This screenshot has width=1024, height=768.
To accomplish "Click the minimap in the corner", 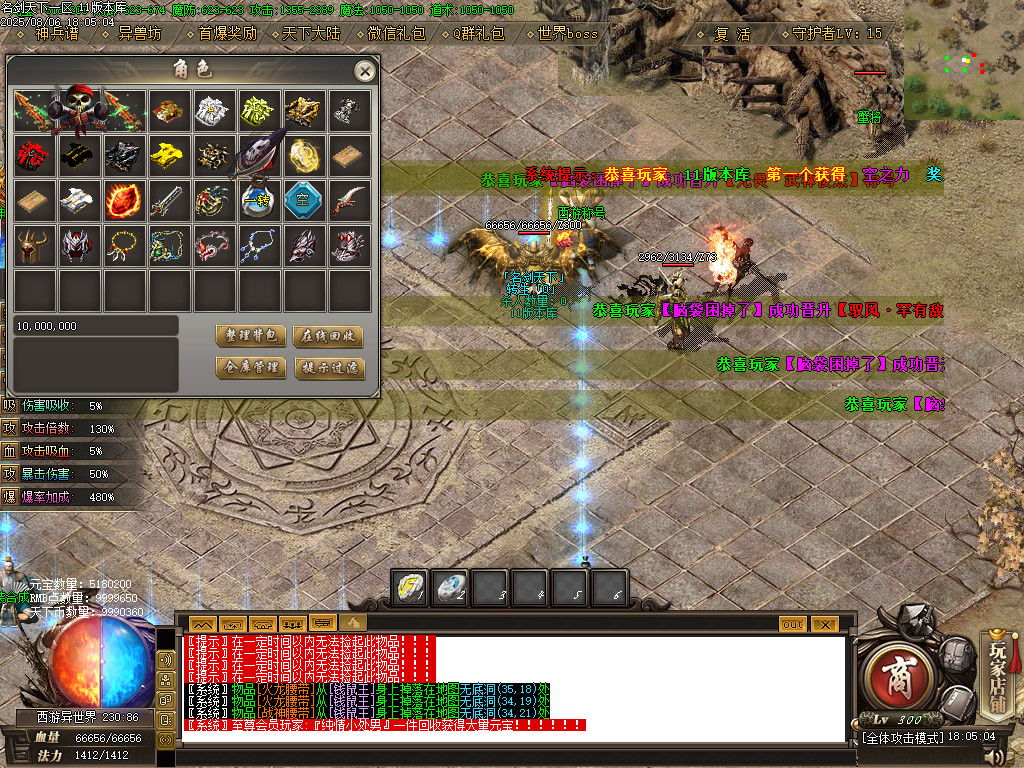I will (965, 65).
